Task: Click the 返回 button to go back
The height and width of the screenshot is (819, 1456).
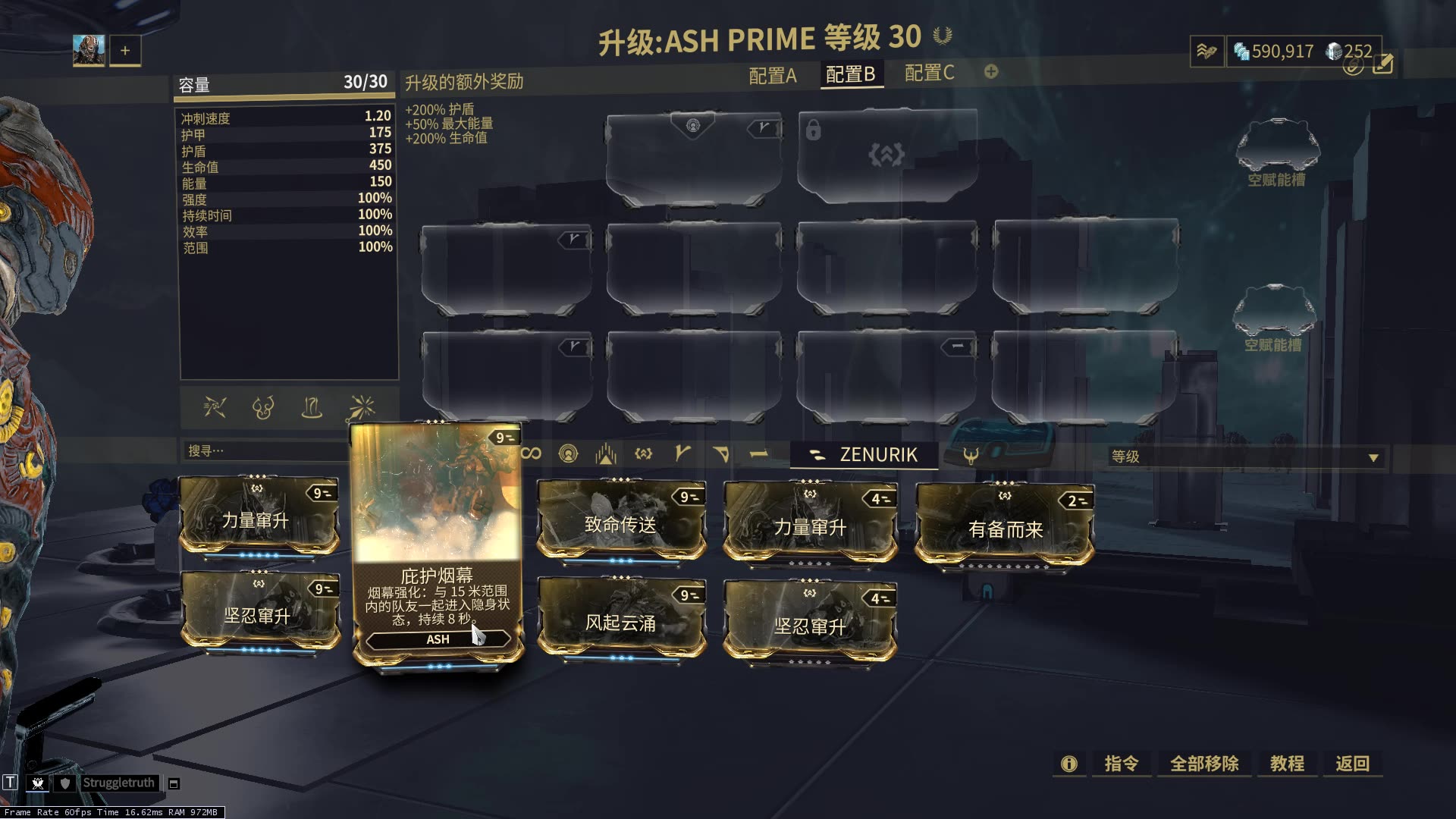Action: pos(1353,764)
